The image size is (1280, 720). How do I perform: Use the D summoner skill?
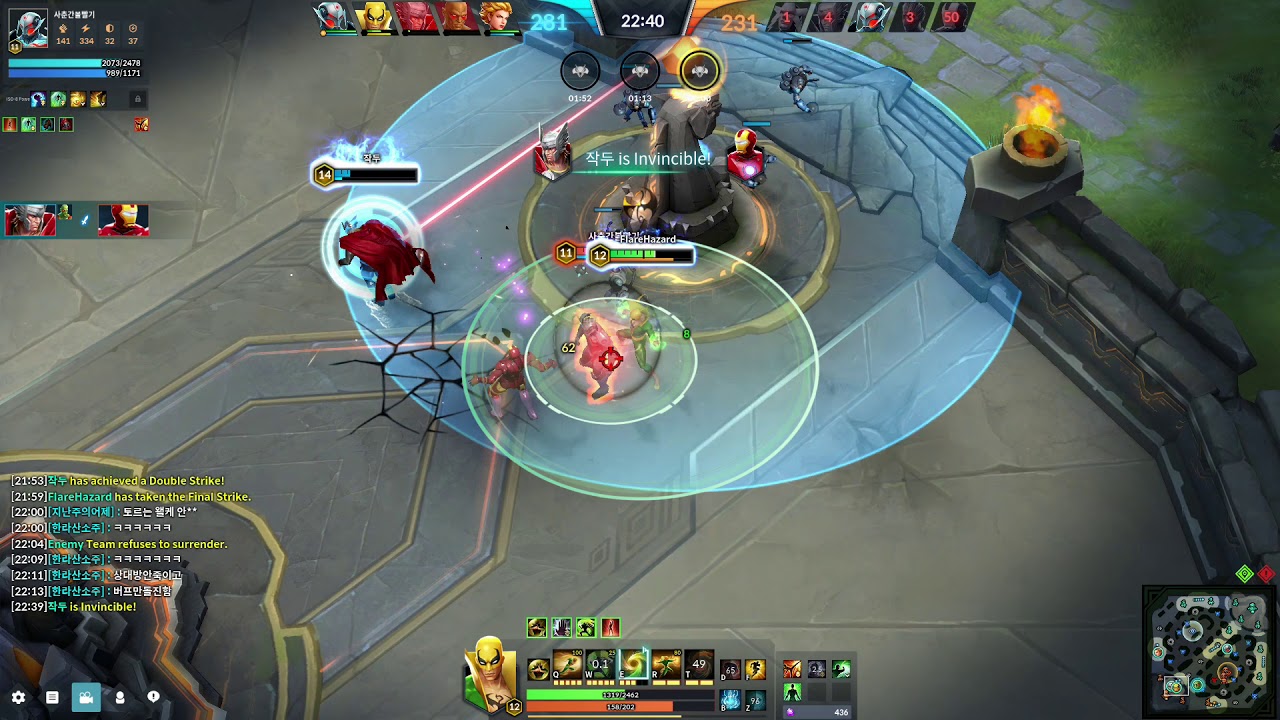pos(731,670)
